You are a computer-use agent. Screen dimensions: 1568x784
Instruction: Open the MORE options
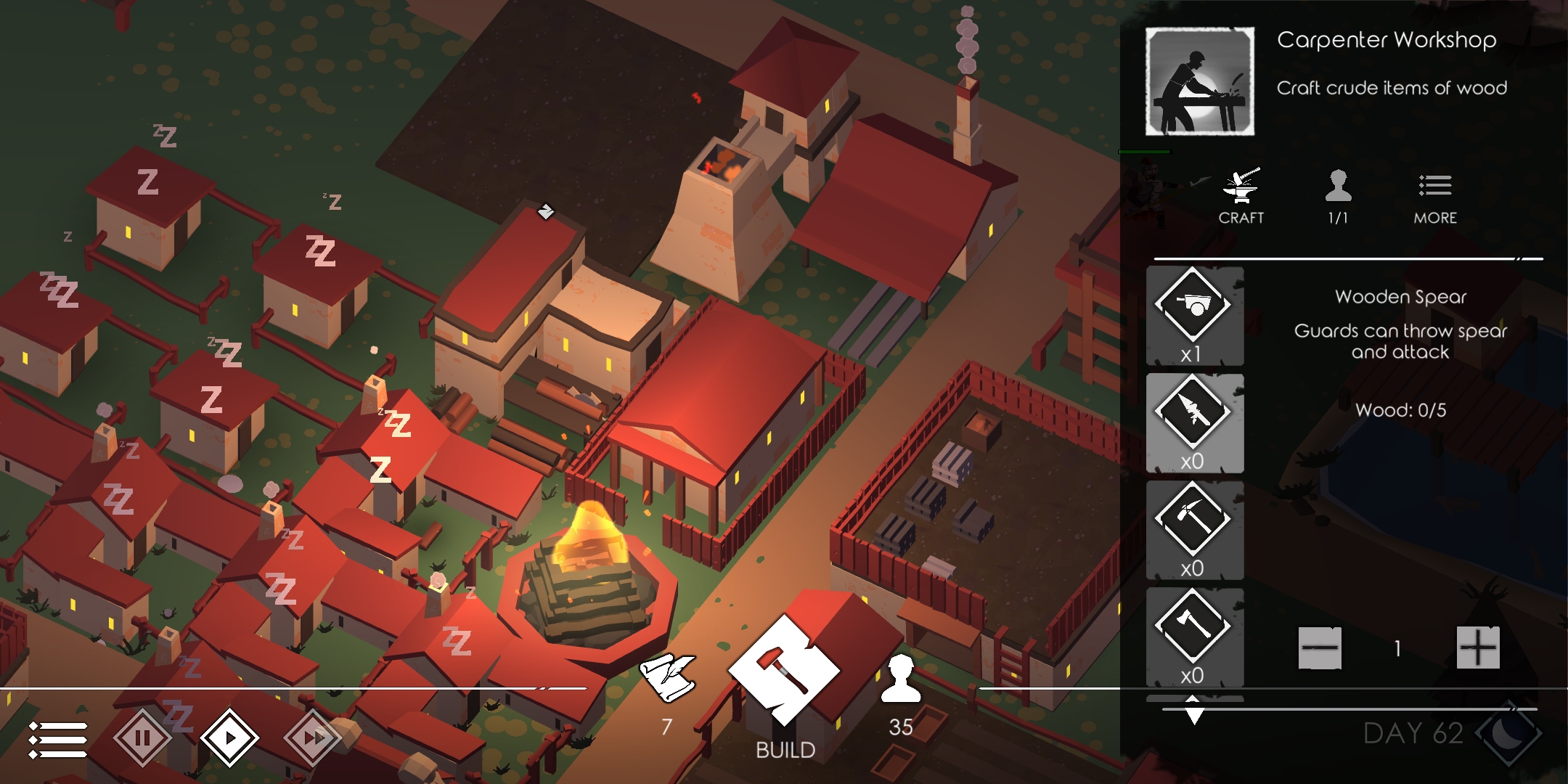(x=1434, y=196)
